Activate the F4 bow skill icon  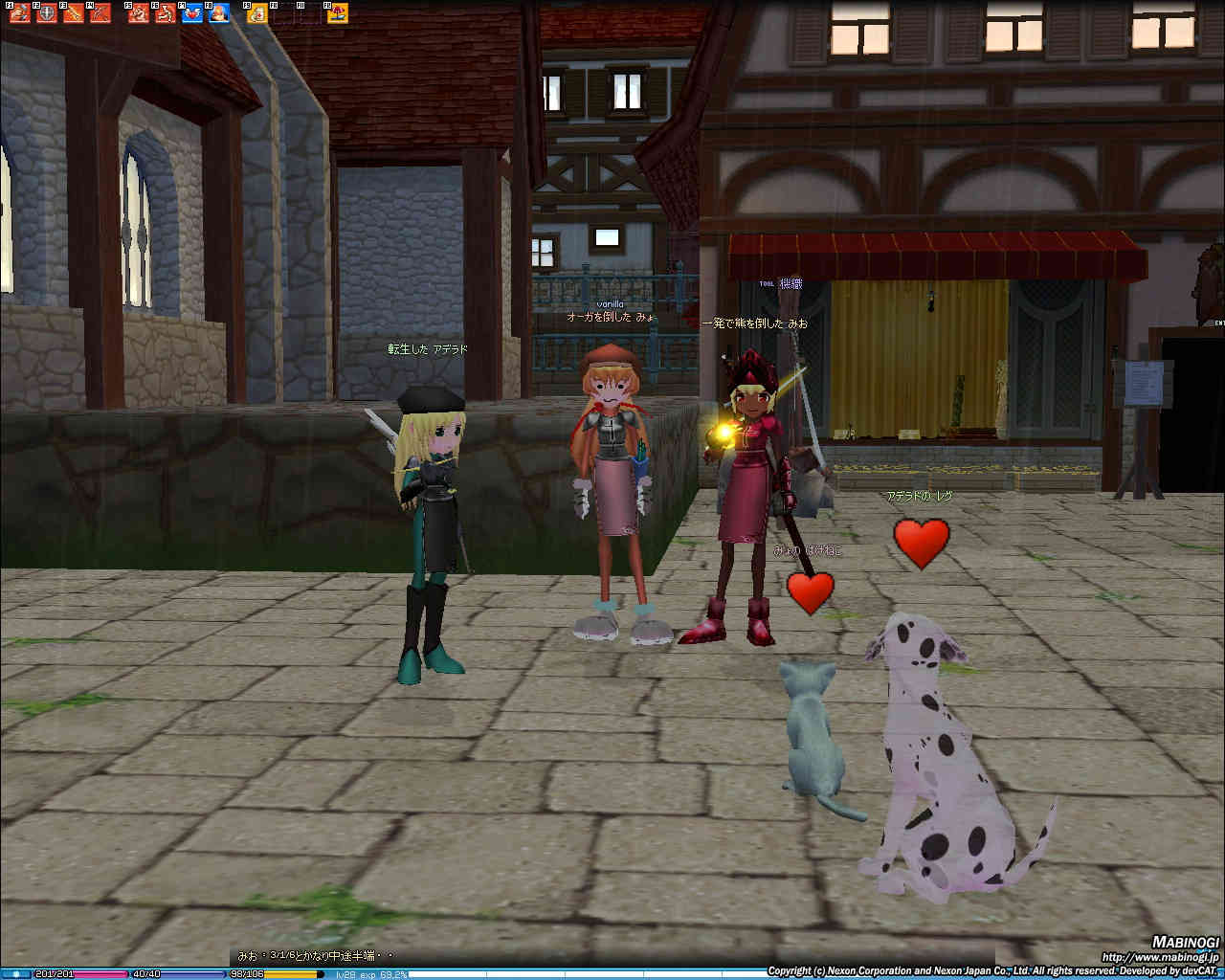[x=99, y=13]
